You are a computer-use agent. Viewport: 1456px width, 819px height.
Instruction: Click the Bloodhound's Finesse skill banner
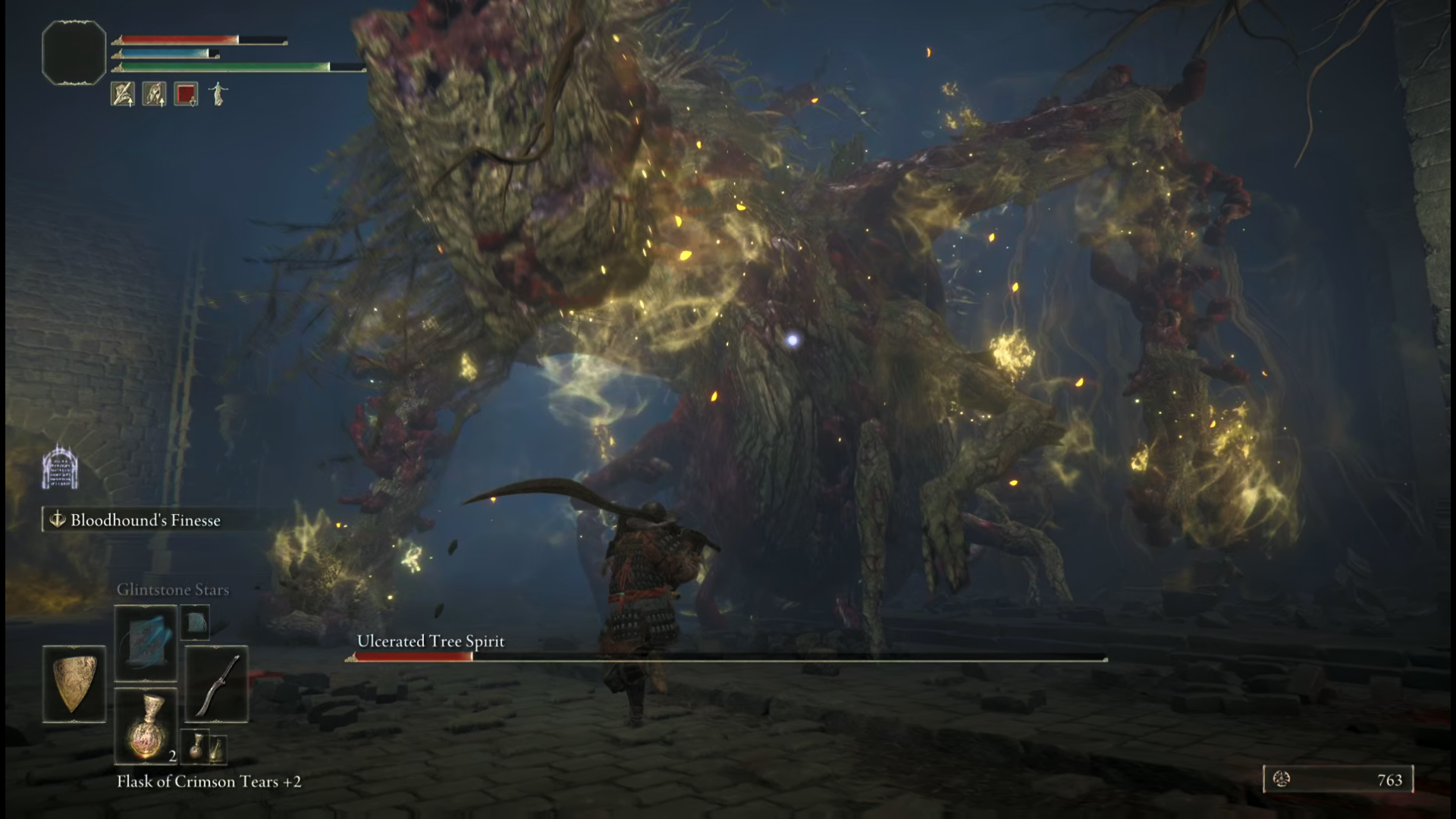pos(144,520)
